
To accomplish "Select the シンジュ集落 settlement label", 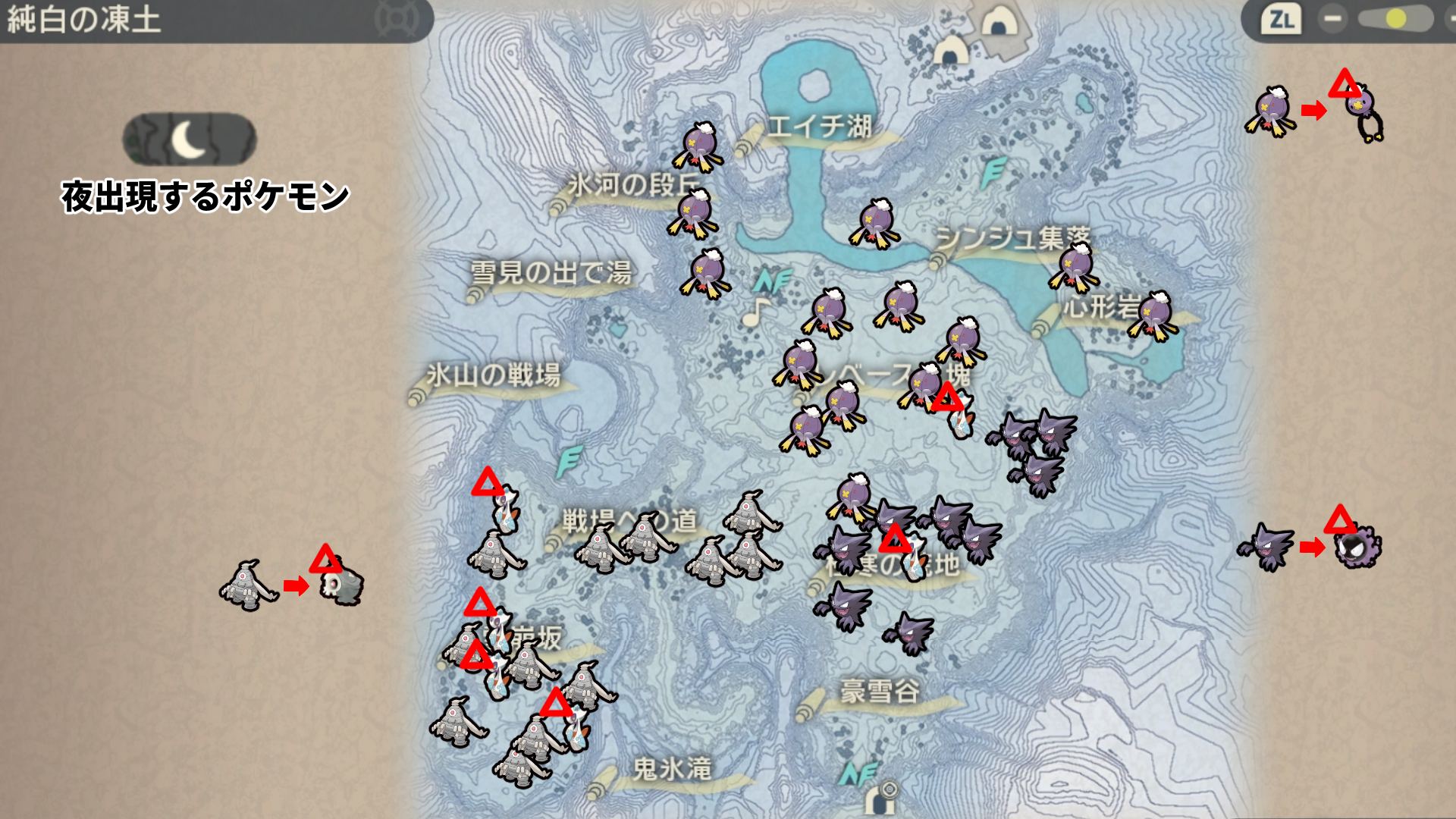I will 1012,239.
